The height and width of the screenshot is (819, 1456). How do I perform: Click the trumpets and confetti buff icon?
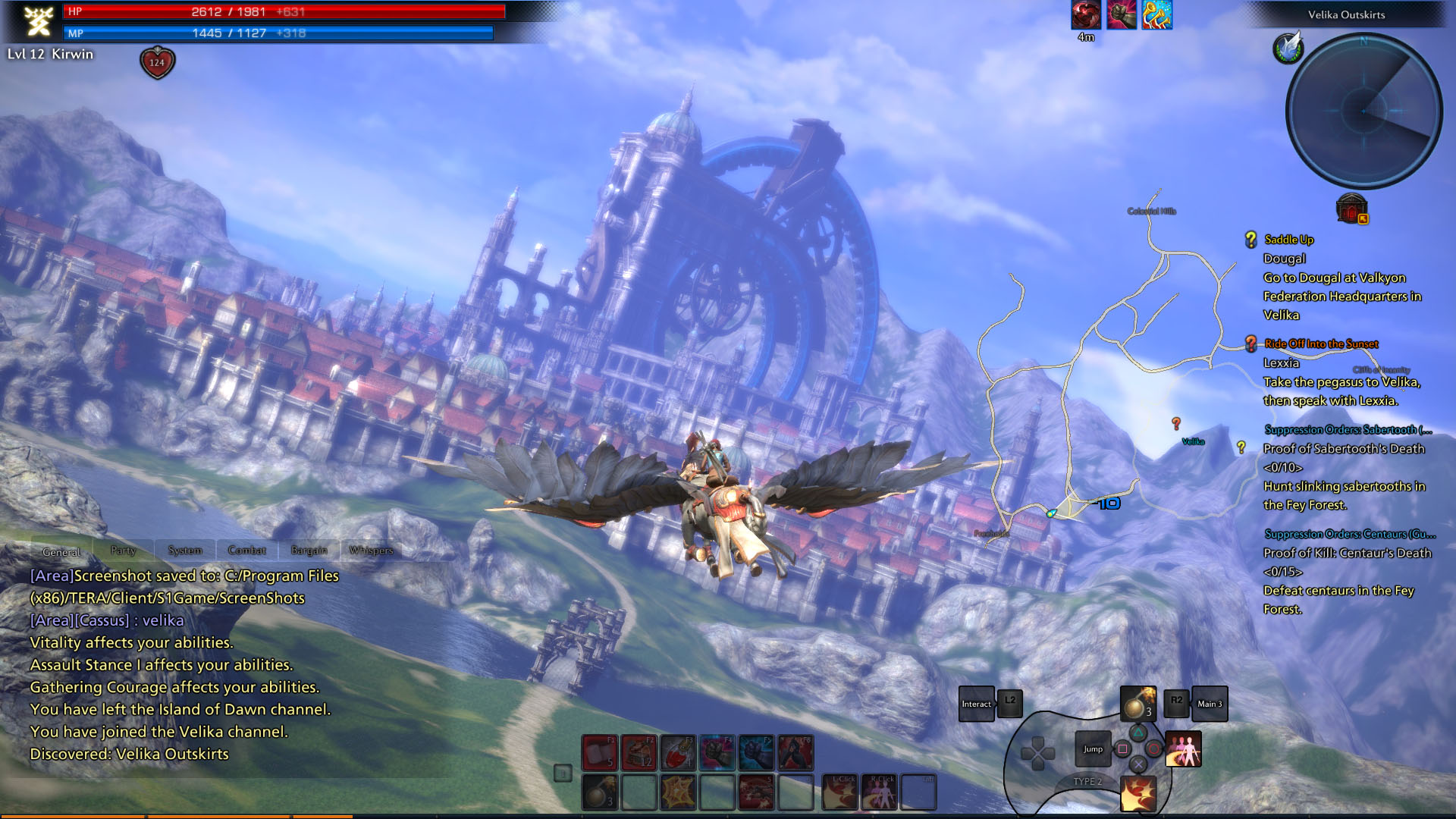pos(1157,15)
